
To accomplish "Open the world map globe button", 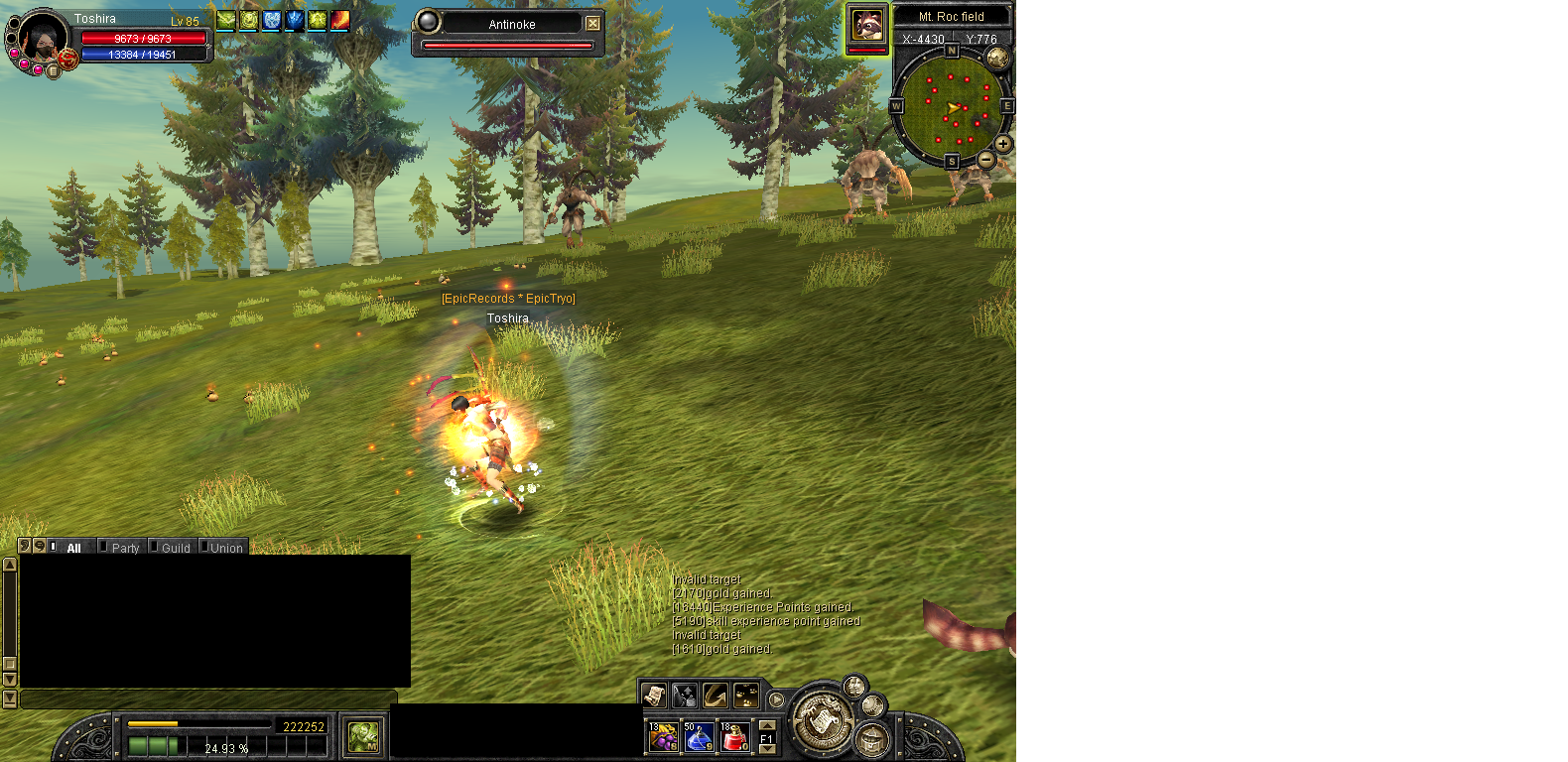I will point(997,58).
